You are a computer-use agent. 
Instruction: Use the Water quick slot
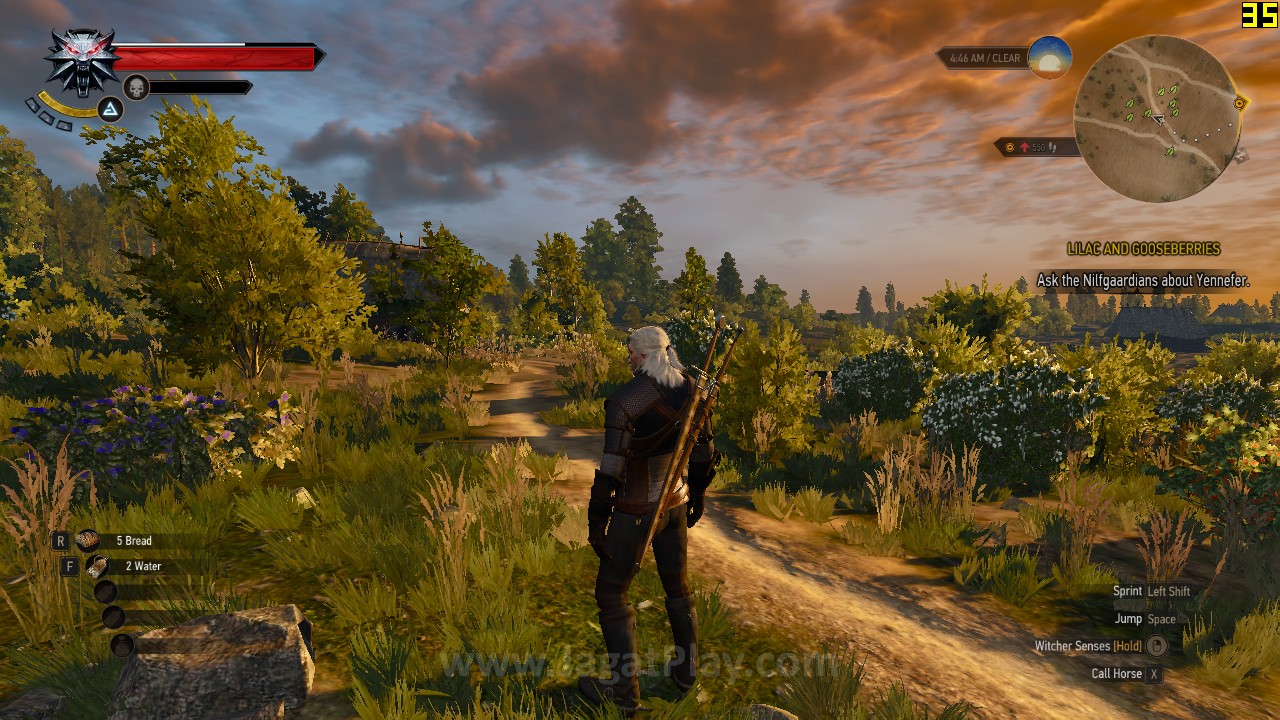98,567
